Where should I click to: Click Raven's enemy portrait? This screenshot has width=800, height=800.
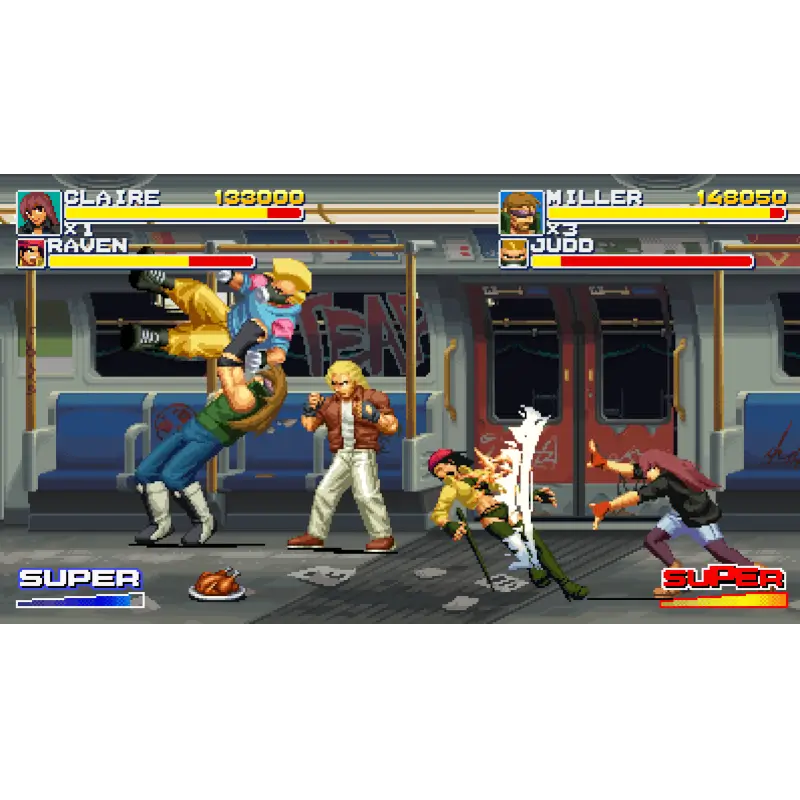tap(31, 254)
